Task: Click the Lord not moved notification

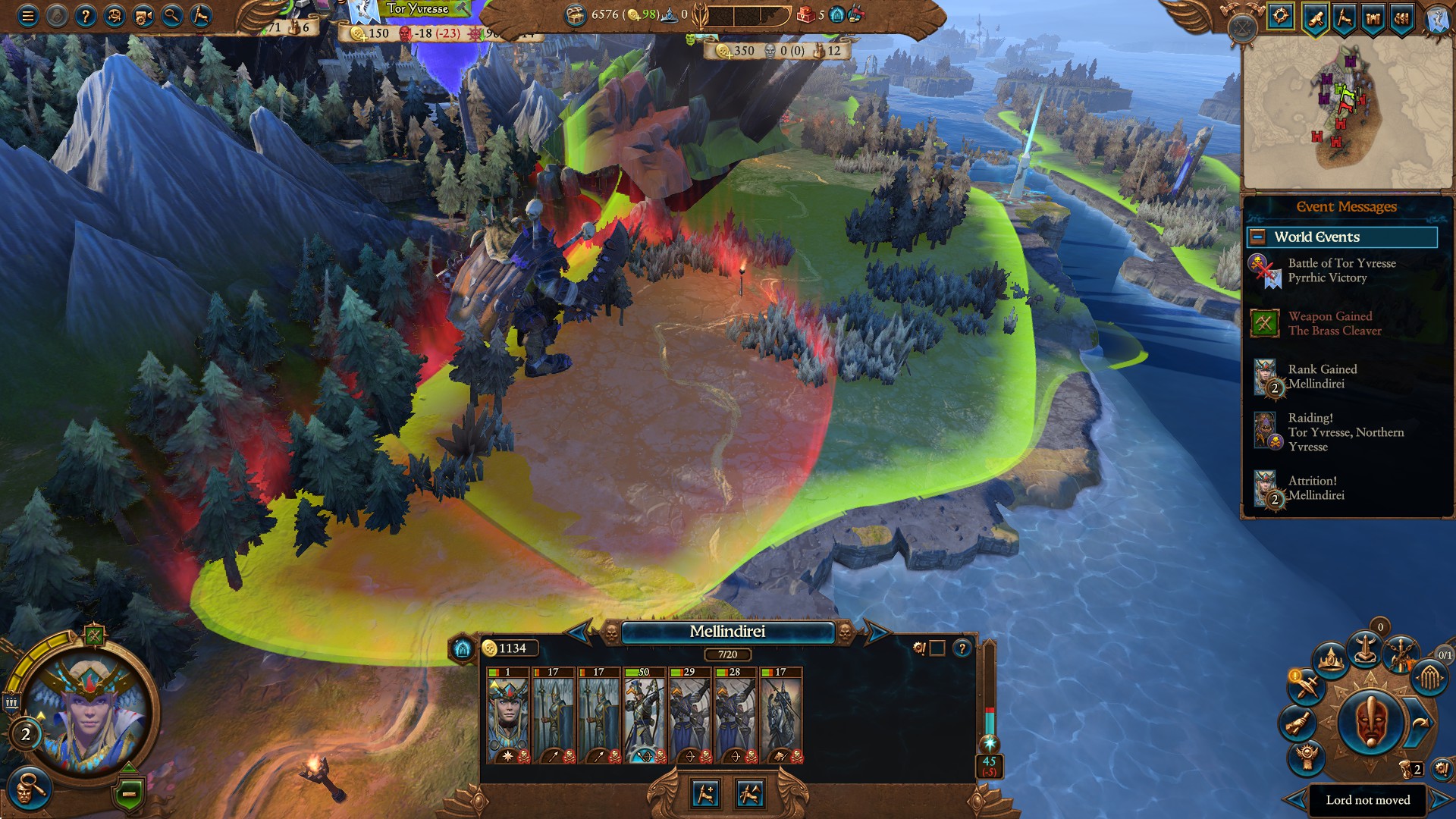Action: 1369,800
